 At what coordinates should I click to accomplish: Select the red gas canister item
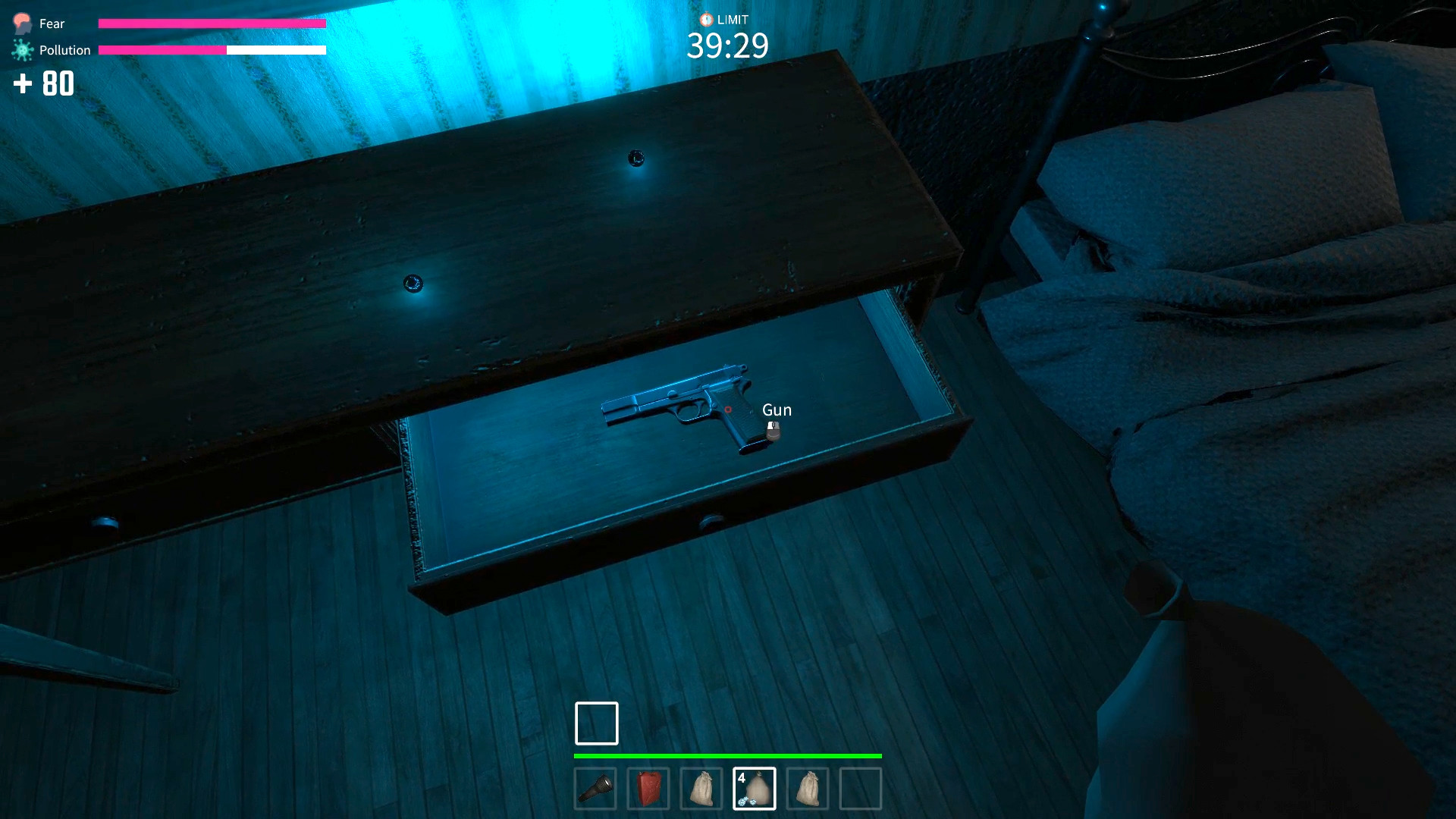(x=650, y=789)
